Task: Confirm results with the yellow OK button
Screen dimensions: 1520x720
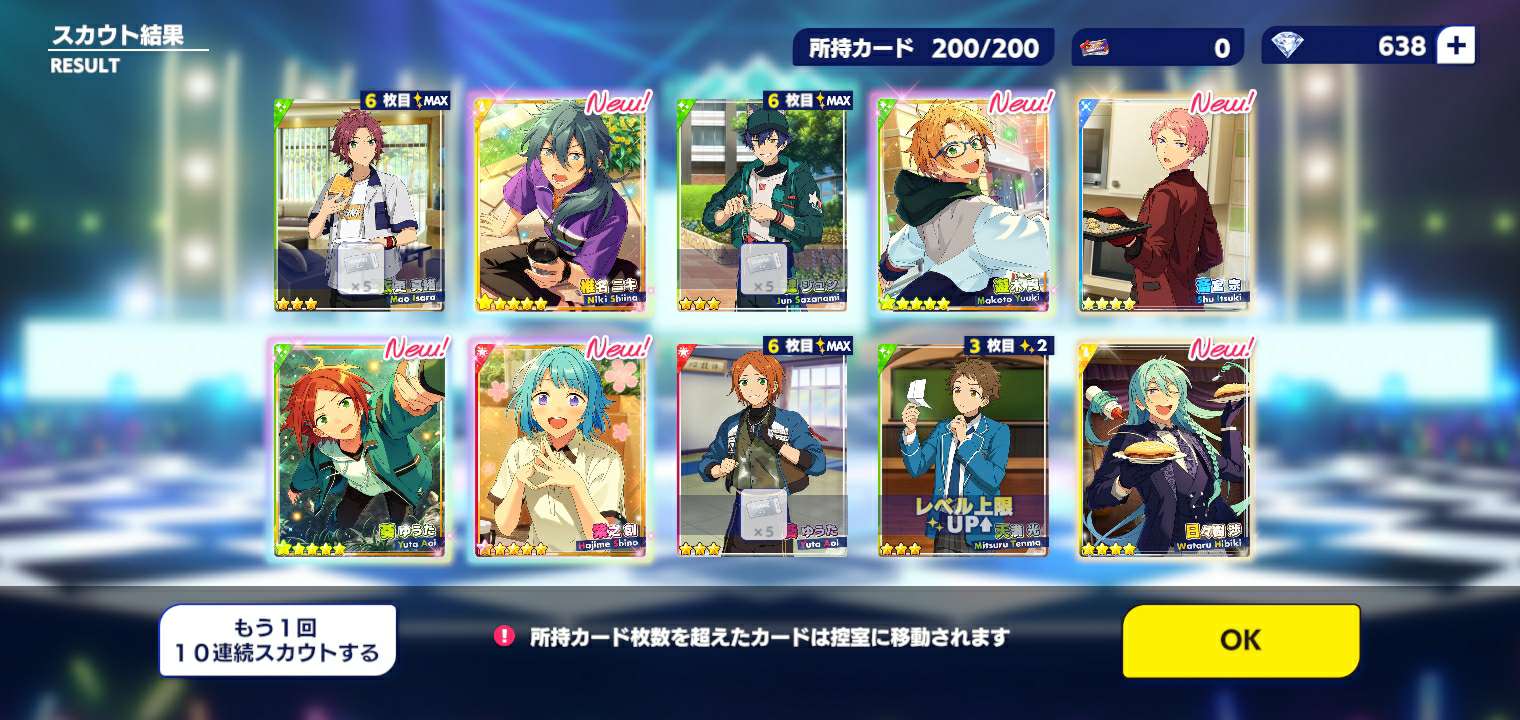Action: click(x=1240, y=640)
